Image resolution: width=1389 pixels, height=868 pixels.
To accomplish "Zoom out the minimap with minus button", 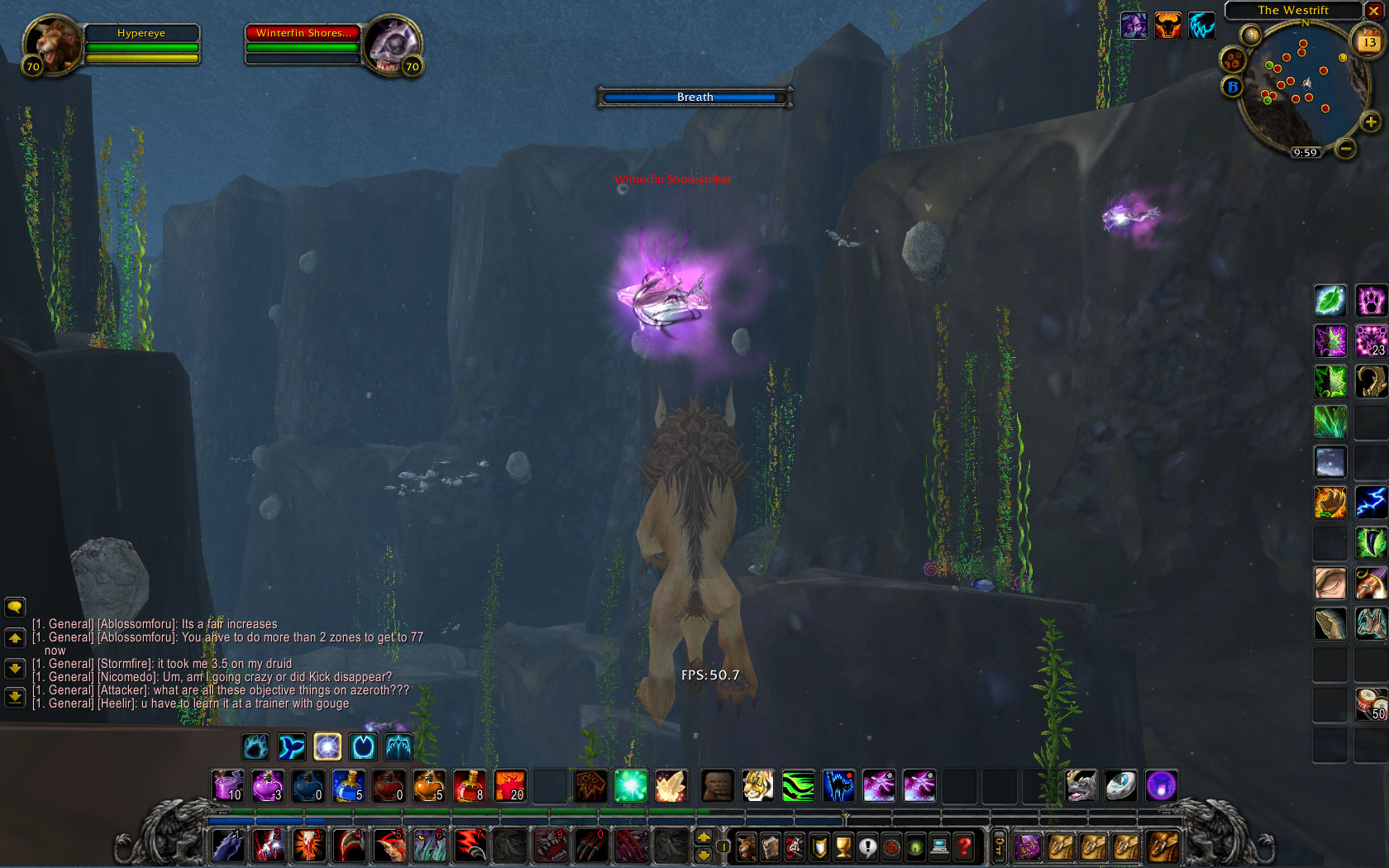I will click(1346, 149).
